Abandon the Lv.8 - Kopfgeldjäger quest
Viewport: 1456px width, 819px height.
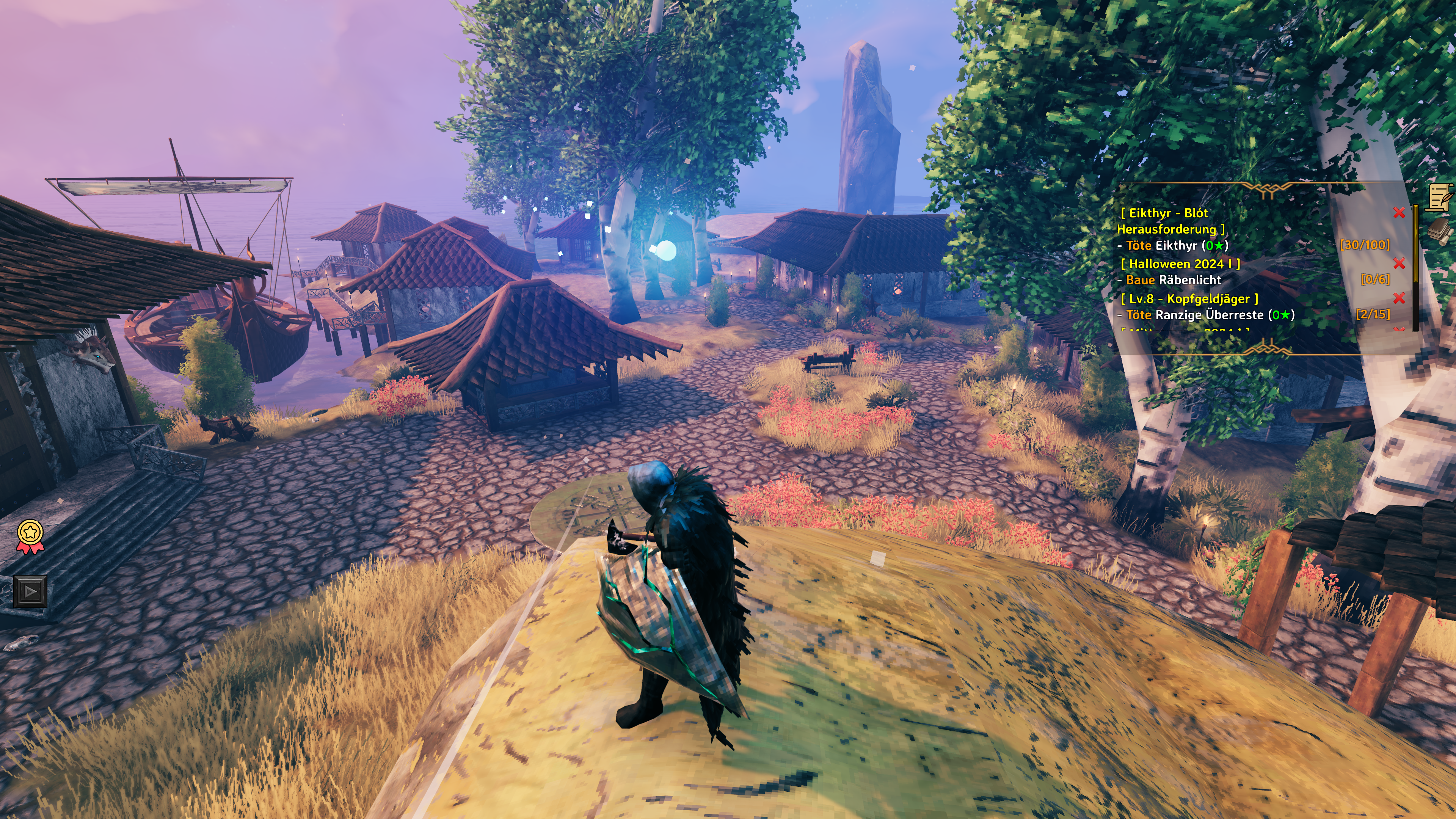(x=1399, y=298)
